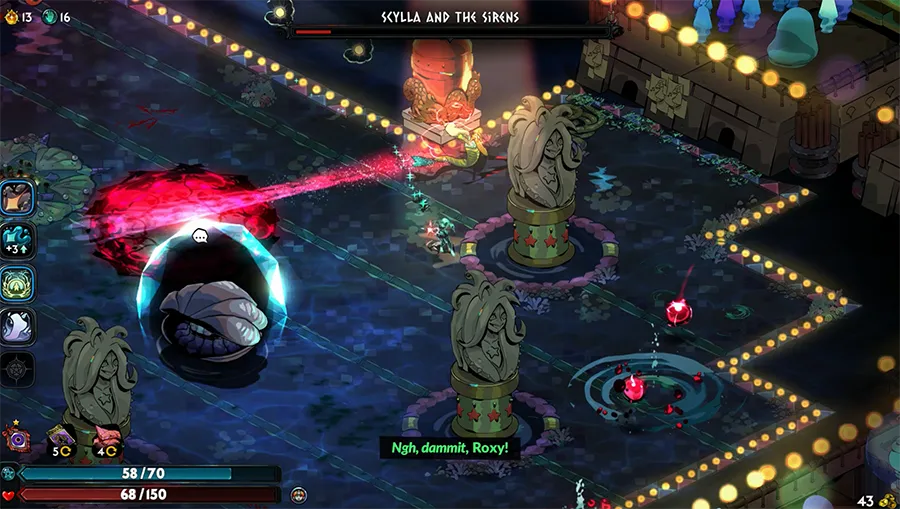Click the teal hand resource icon

(51, 16)
